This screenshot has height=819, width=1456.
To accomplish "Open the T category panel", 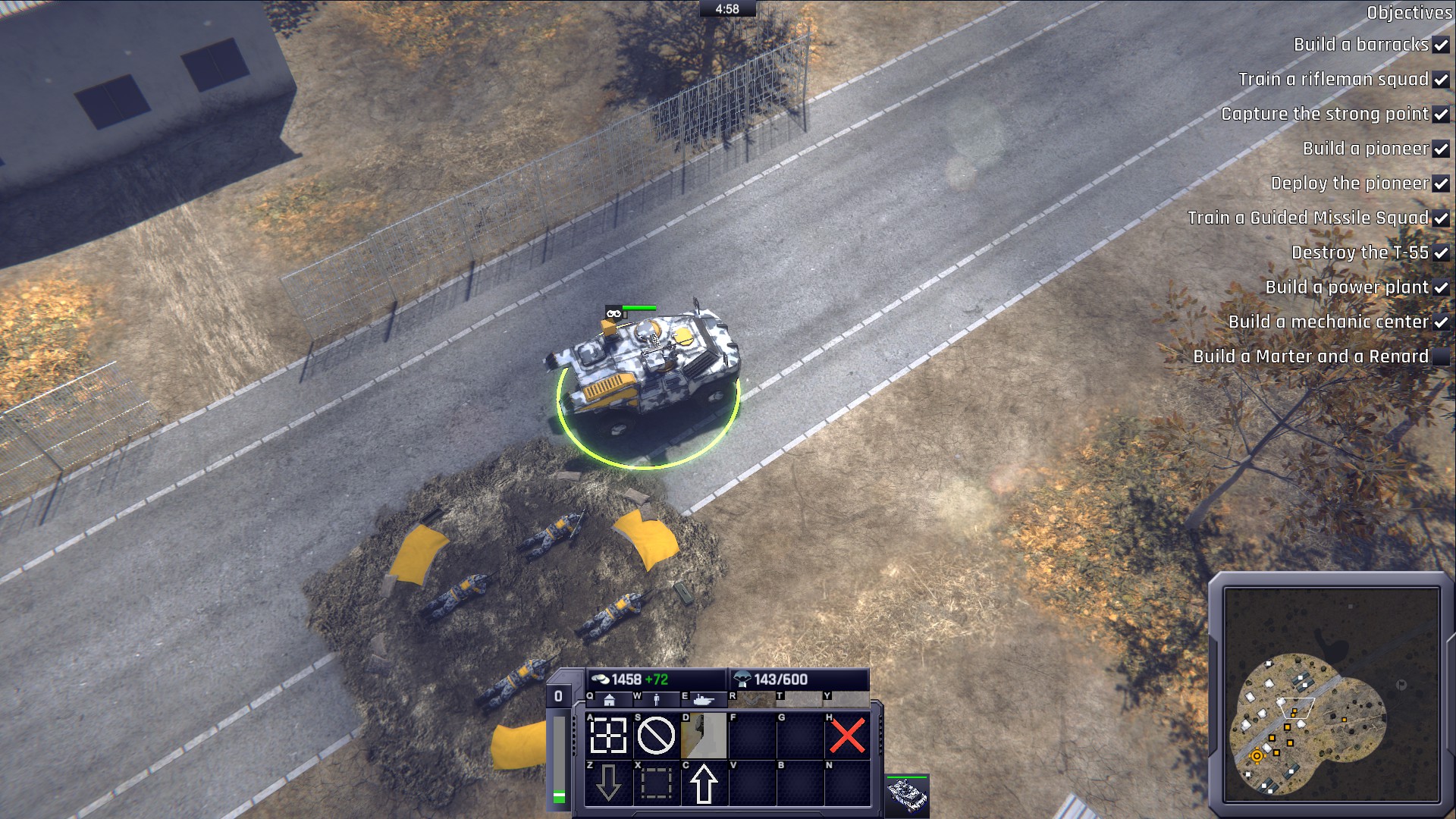I will pyautogui.click(x=801, y=700).
